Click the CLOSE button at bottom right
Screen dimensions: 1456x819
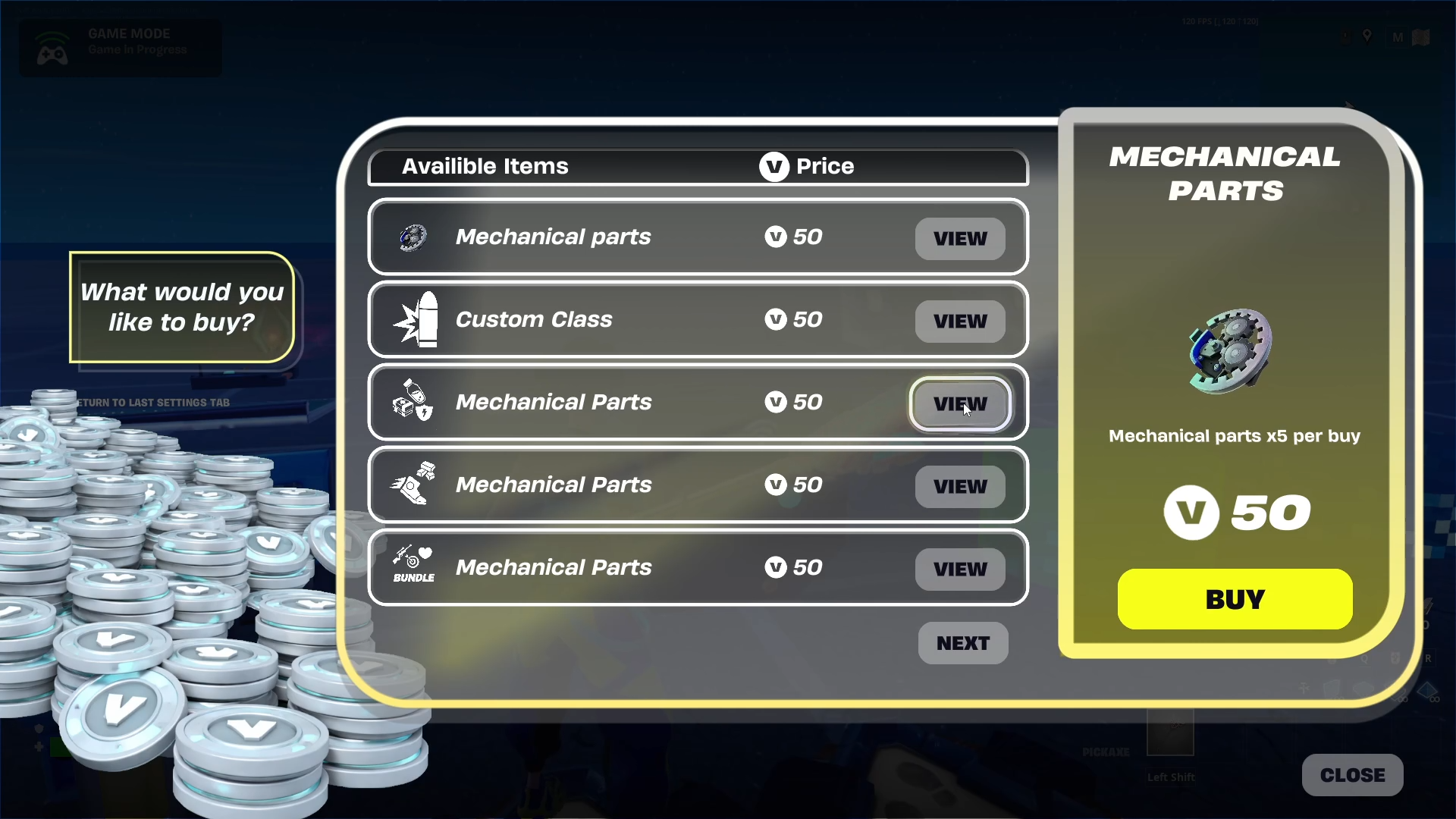pos(1352,774)
